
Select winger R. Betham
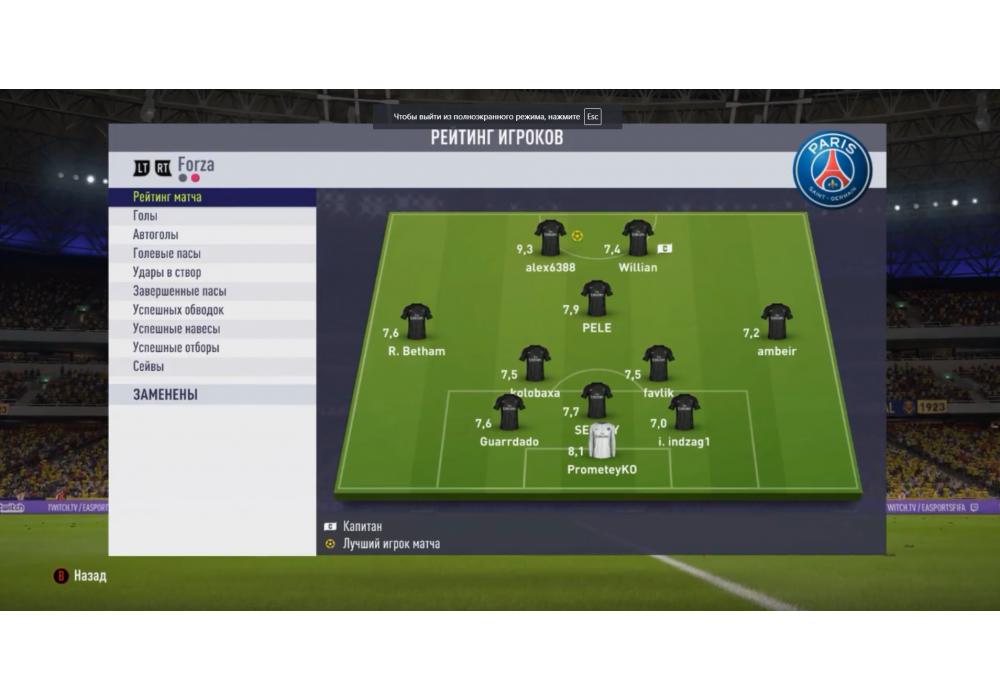tap(416, 322)
